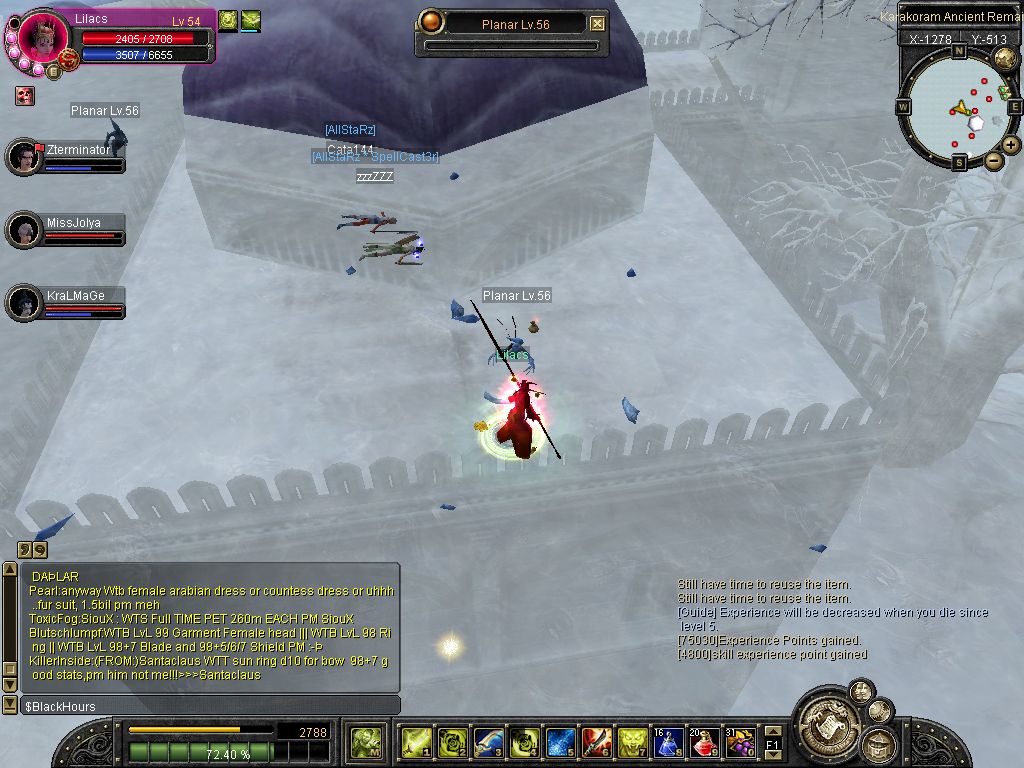Click the red skull status icon
This screenshot has width=1024, height=768.
point(24,96)
